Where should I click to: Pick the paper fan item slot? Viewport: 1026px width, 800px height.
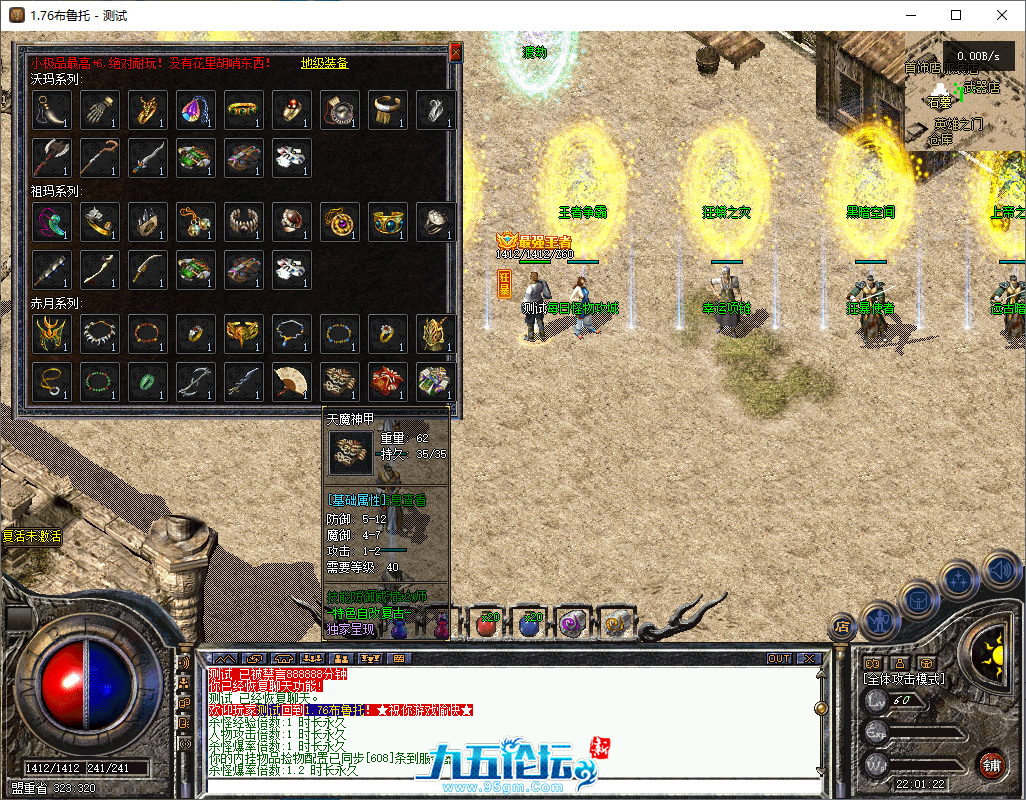(x=291, y=381)
